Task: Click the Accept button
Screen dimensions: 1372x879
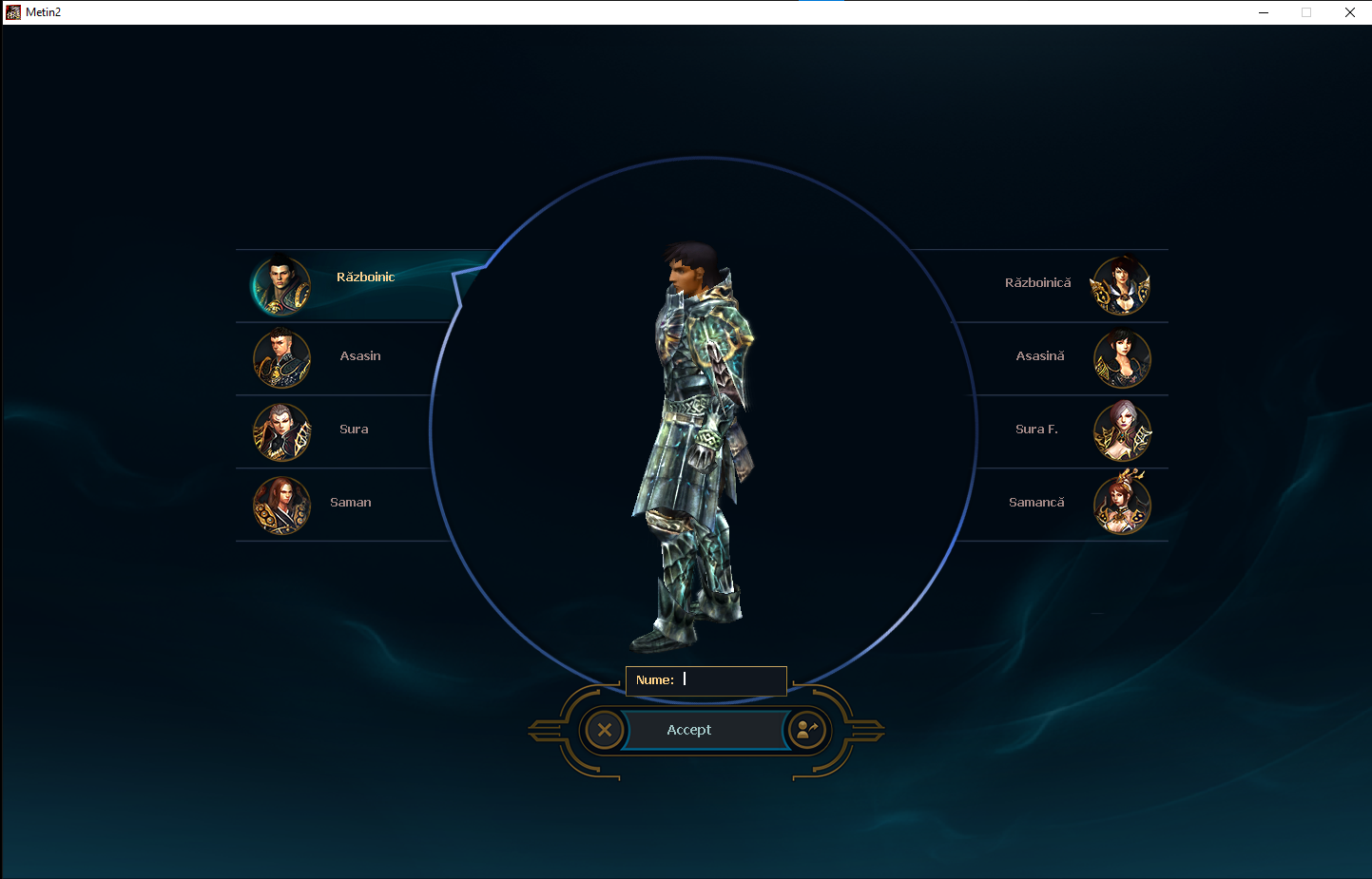Action: point(688,730)
